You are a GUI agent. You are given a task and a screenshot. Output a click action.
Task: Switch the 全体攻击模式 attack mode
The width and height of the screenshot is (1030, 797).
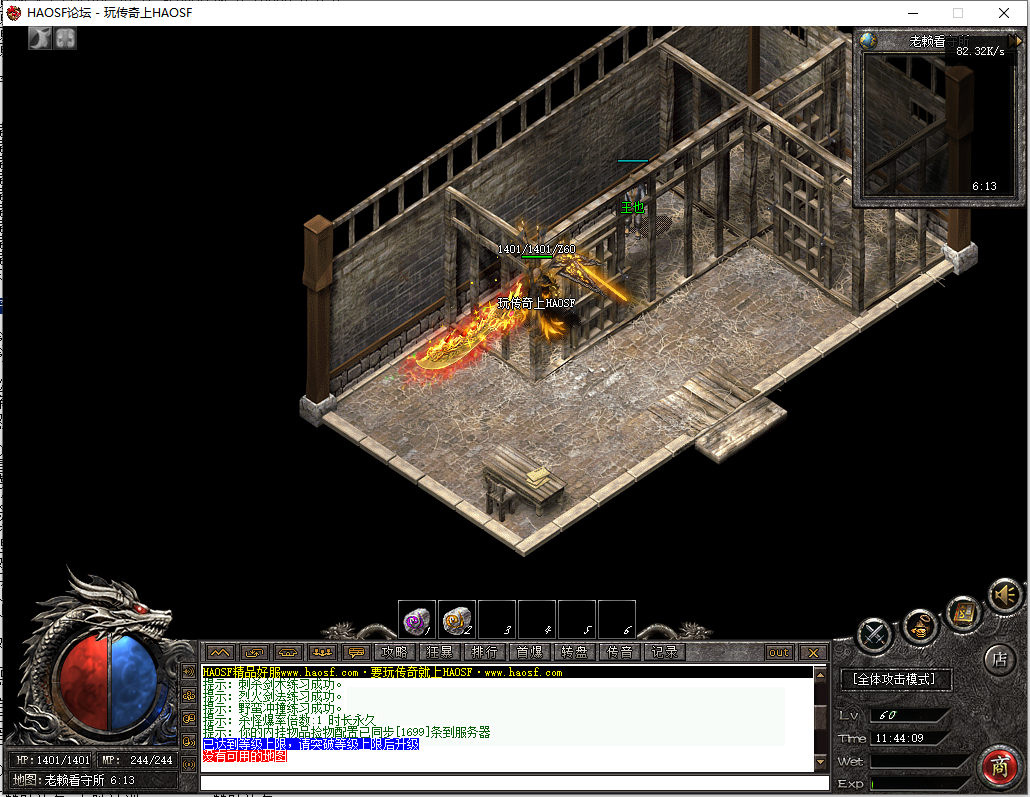click(895, 679)
